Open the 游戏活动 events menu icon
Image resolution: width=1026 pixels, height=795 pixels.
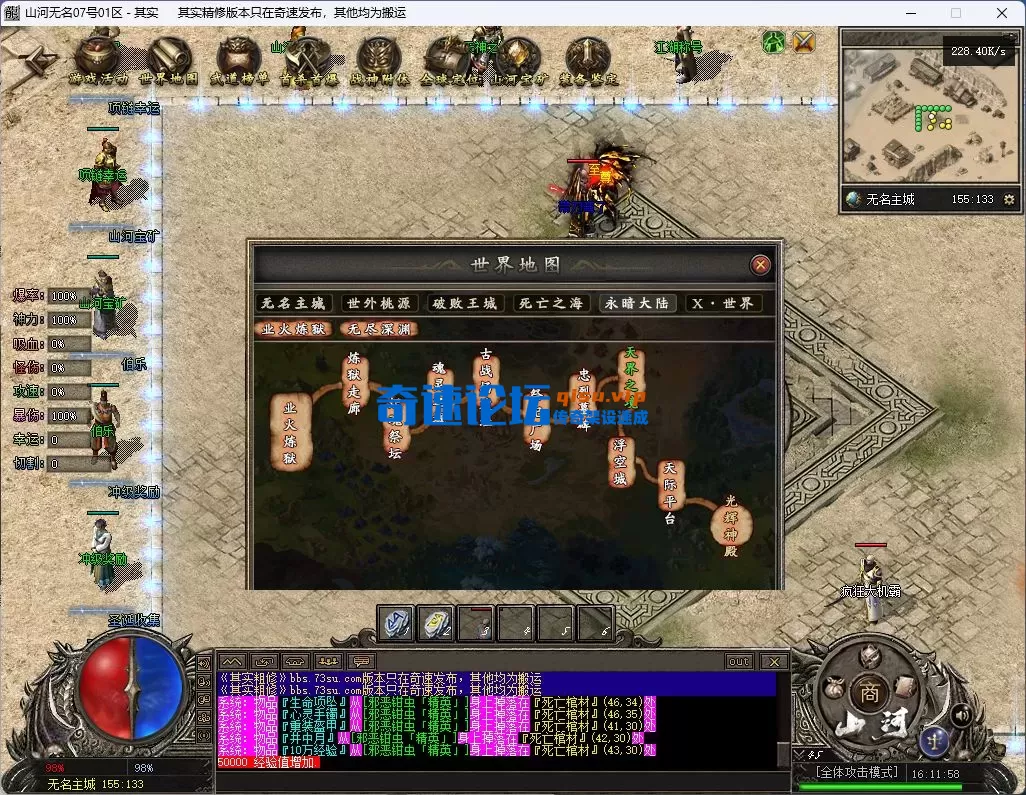[x=98, y=60]
